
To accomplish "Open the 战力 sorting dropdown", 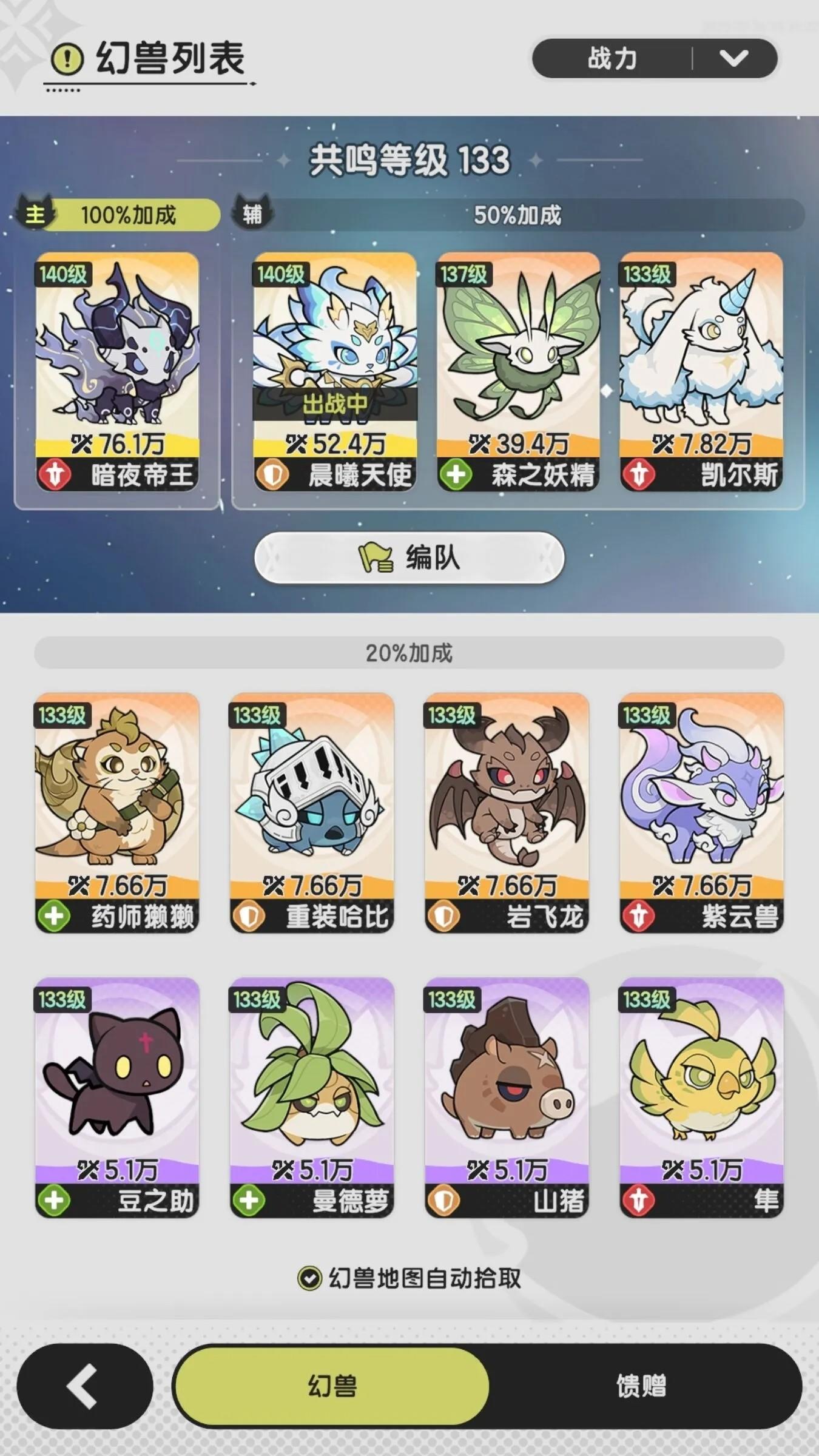I will pyautogui.click(x=655, y=59).
